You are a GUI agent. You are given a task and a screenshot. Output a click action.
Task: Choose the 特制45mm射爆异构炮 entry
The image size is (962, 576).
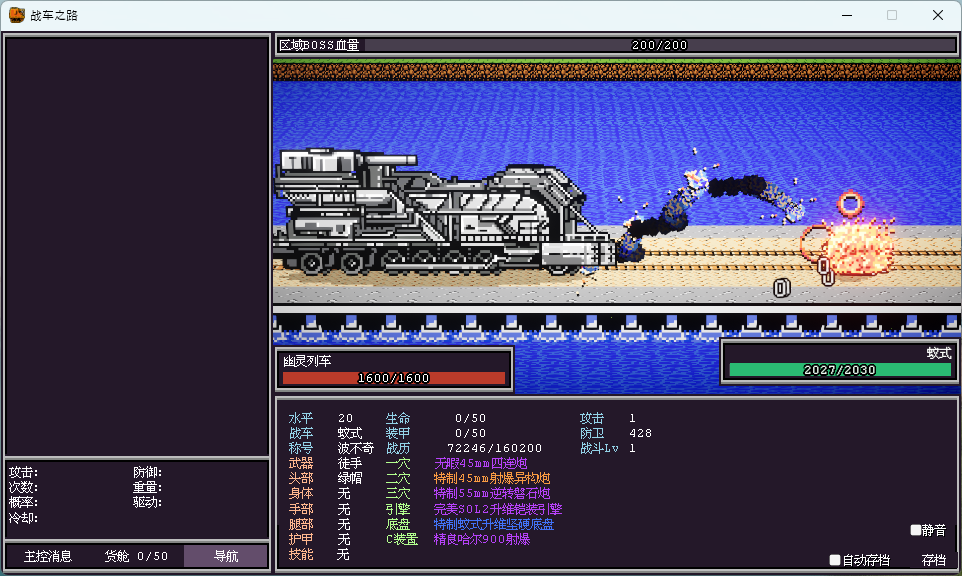[x=491, y=479]
